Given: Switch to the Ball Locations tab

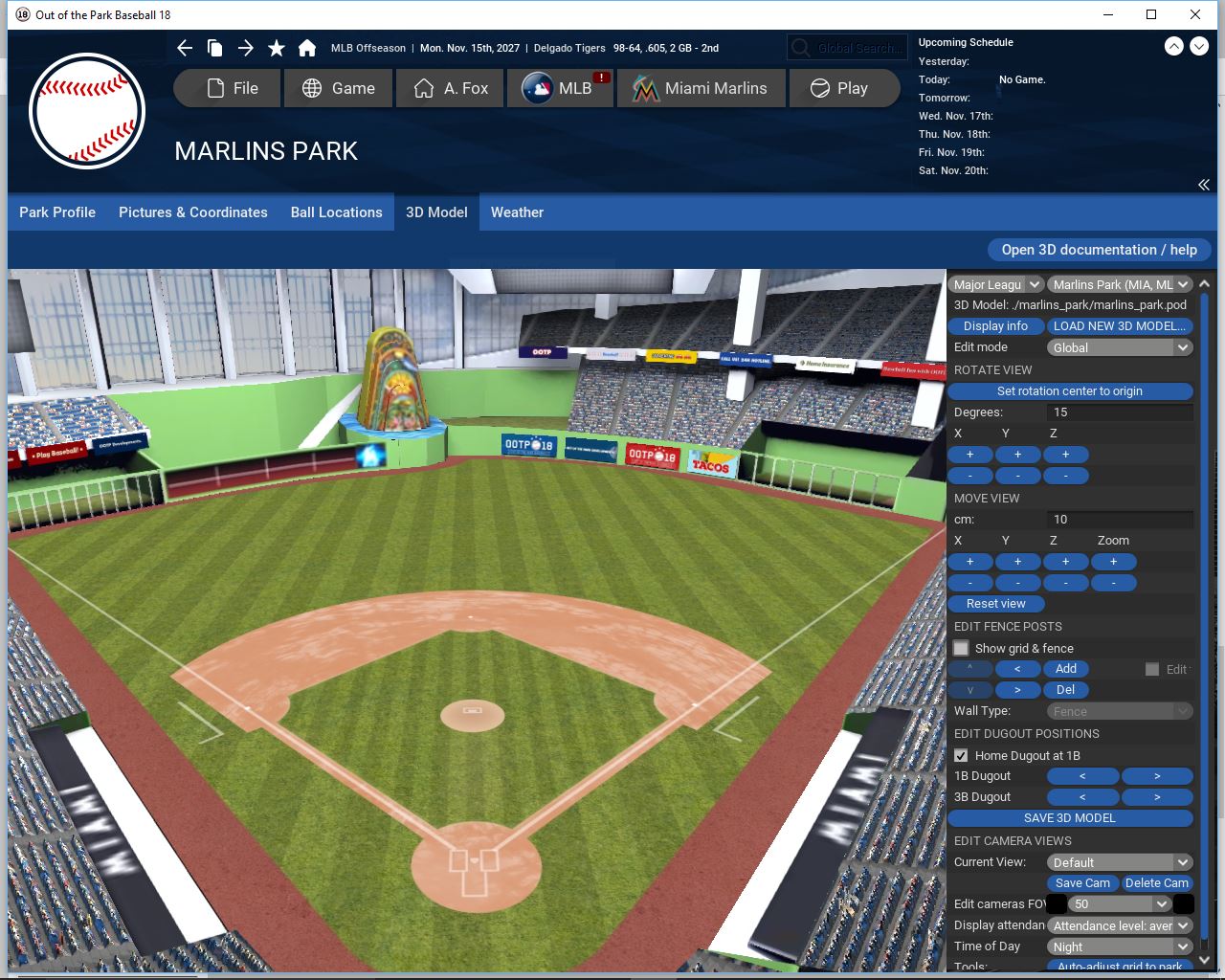Looking at the screenshot, I should pos(337,212).
